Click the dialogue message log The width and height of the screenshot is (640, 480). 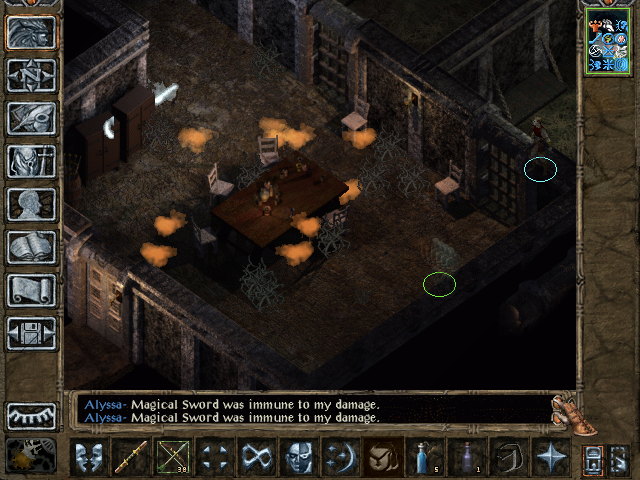pyautogui.click(x=312, y=410)
